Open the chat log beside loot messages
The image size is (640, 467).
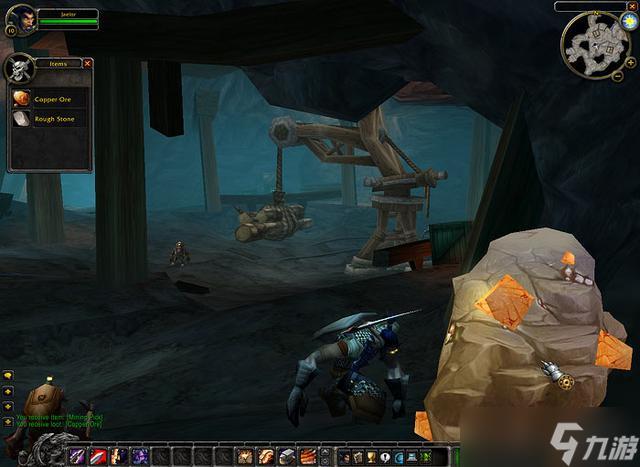(x=9, y=375)
